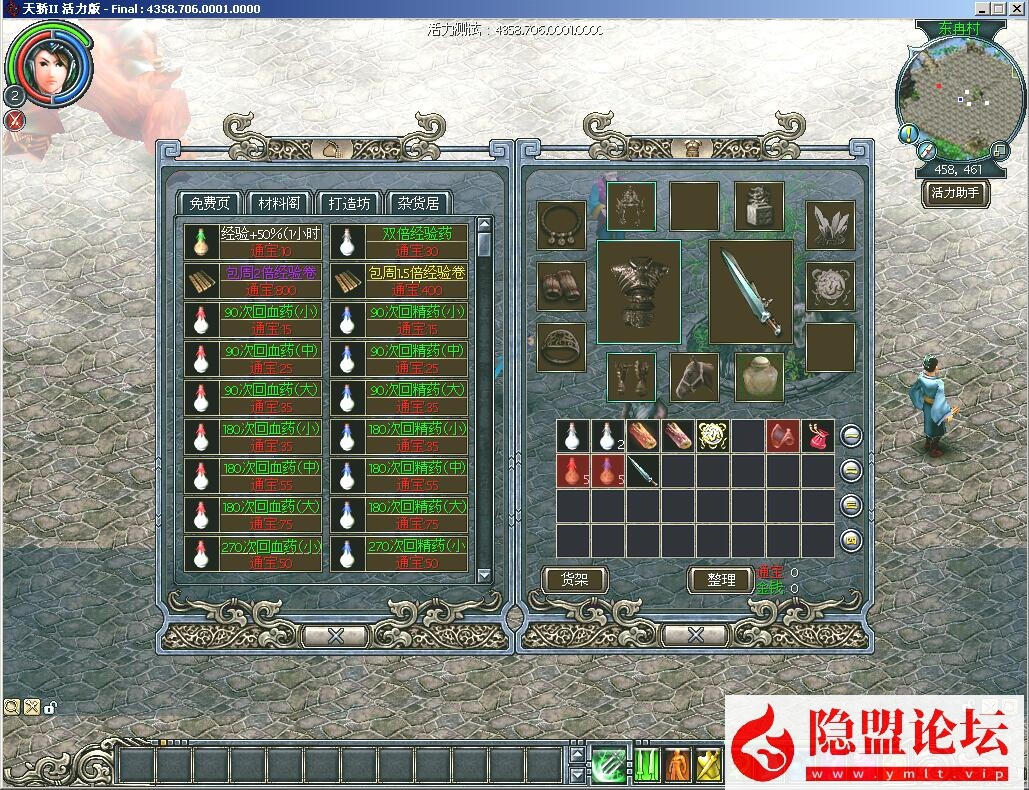Pick the 90次回血药(中) shop item
Viewport: 1029px width, 790px height.
pyautogui.click(x=253, y=360)
